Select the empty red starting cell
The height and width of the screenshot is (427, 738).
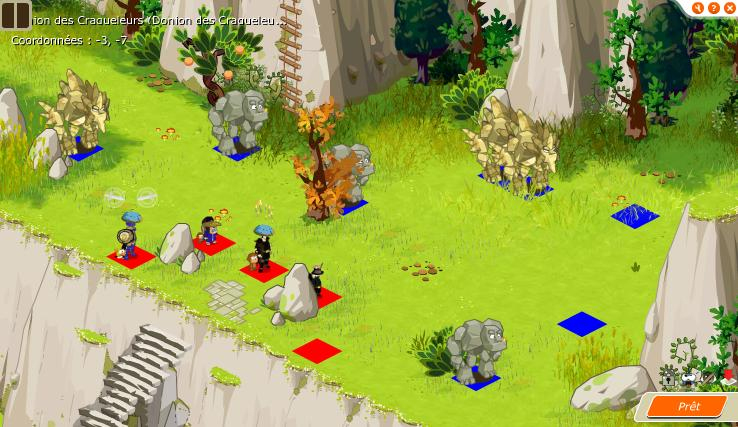coord(318,350)
